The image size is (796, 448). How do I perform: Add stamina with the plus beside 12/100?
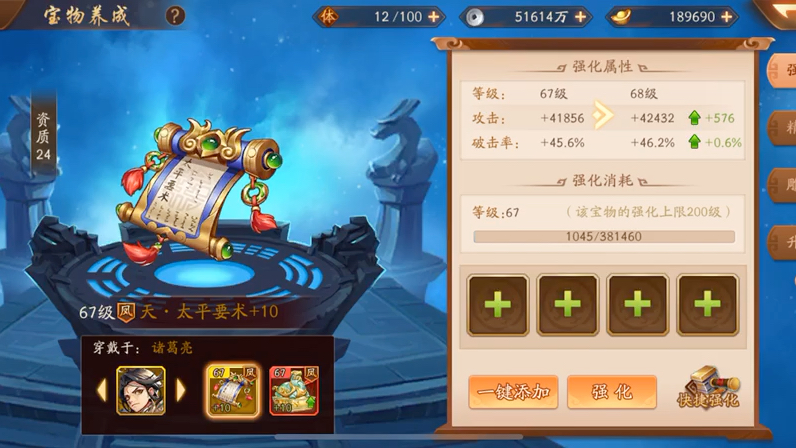[x=433, y=17]
